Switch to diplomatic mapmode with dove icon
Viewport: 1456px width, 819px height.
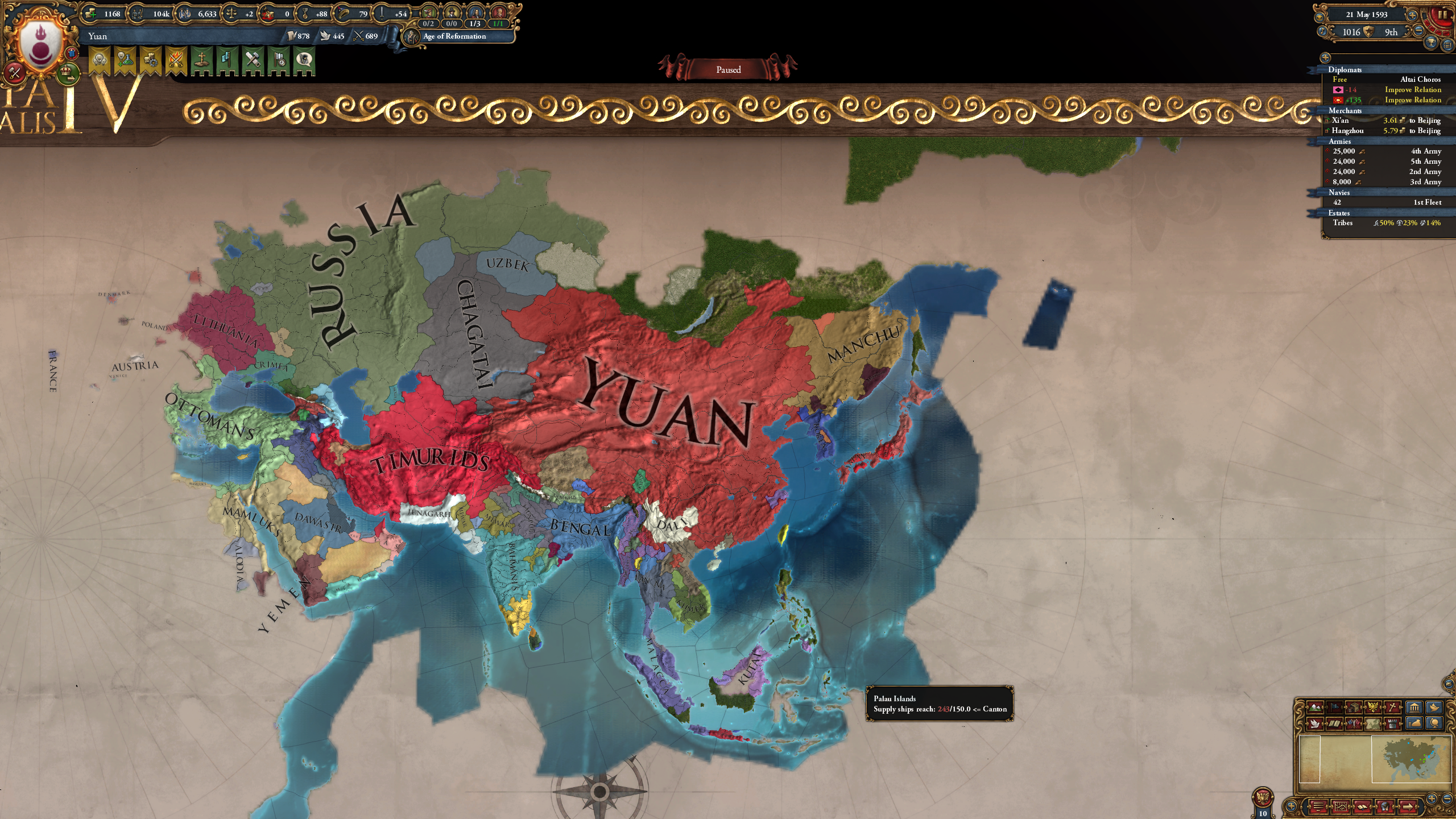point(1315,726)
